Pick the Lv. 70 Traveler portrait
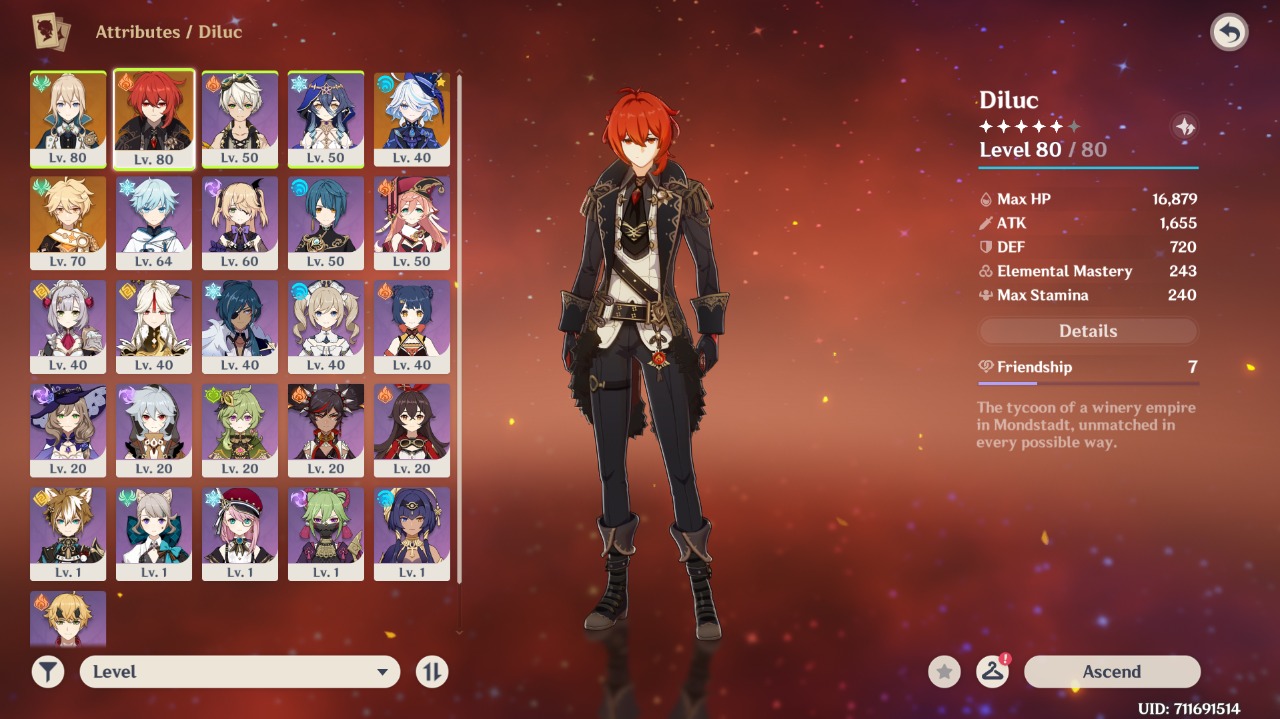This screenshot has height=719, width=1280. click(68, 222)
